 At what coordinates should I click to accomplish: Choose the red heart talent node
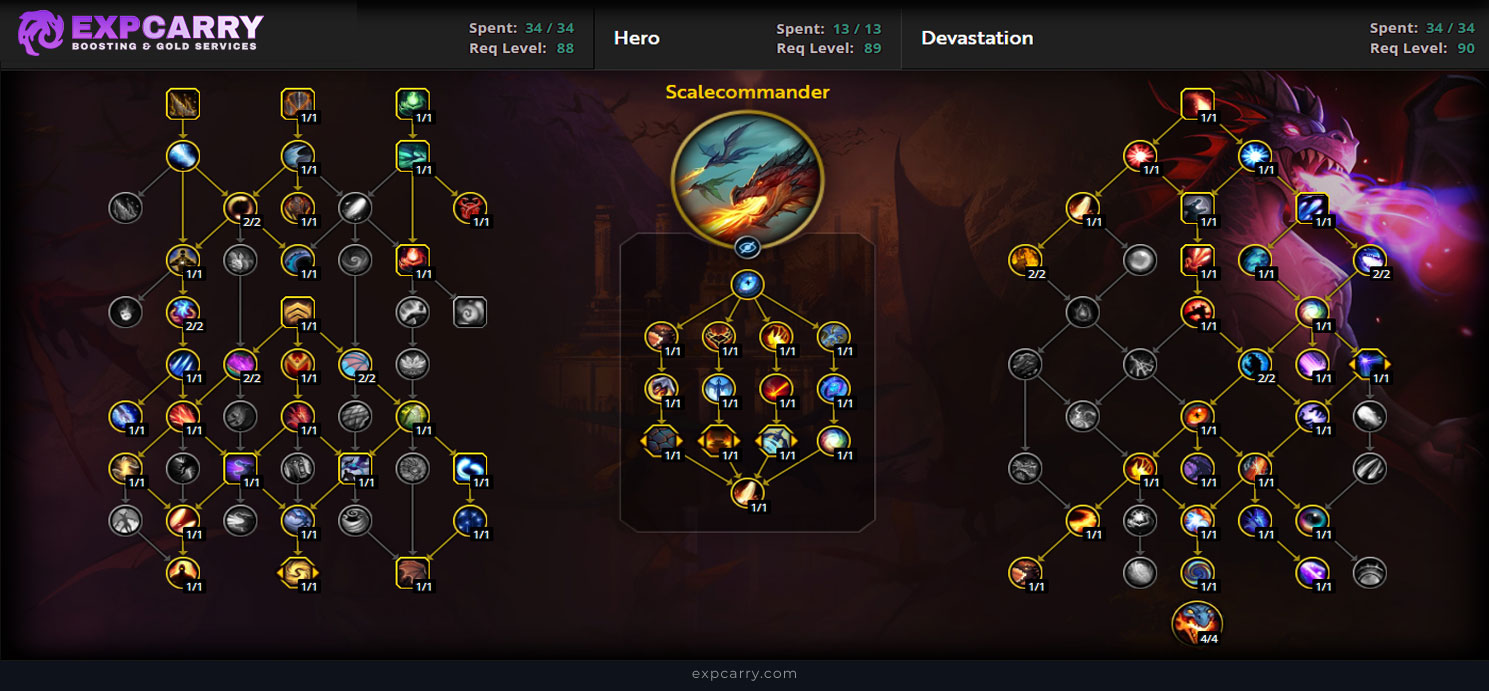470,208
